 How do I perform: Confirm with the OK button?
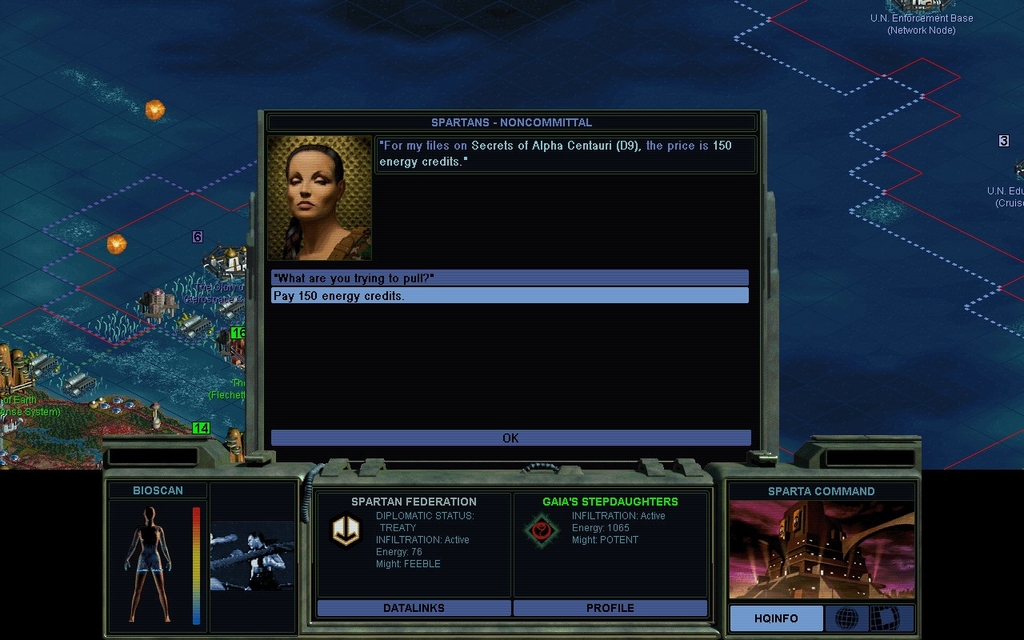(510, 438)
